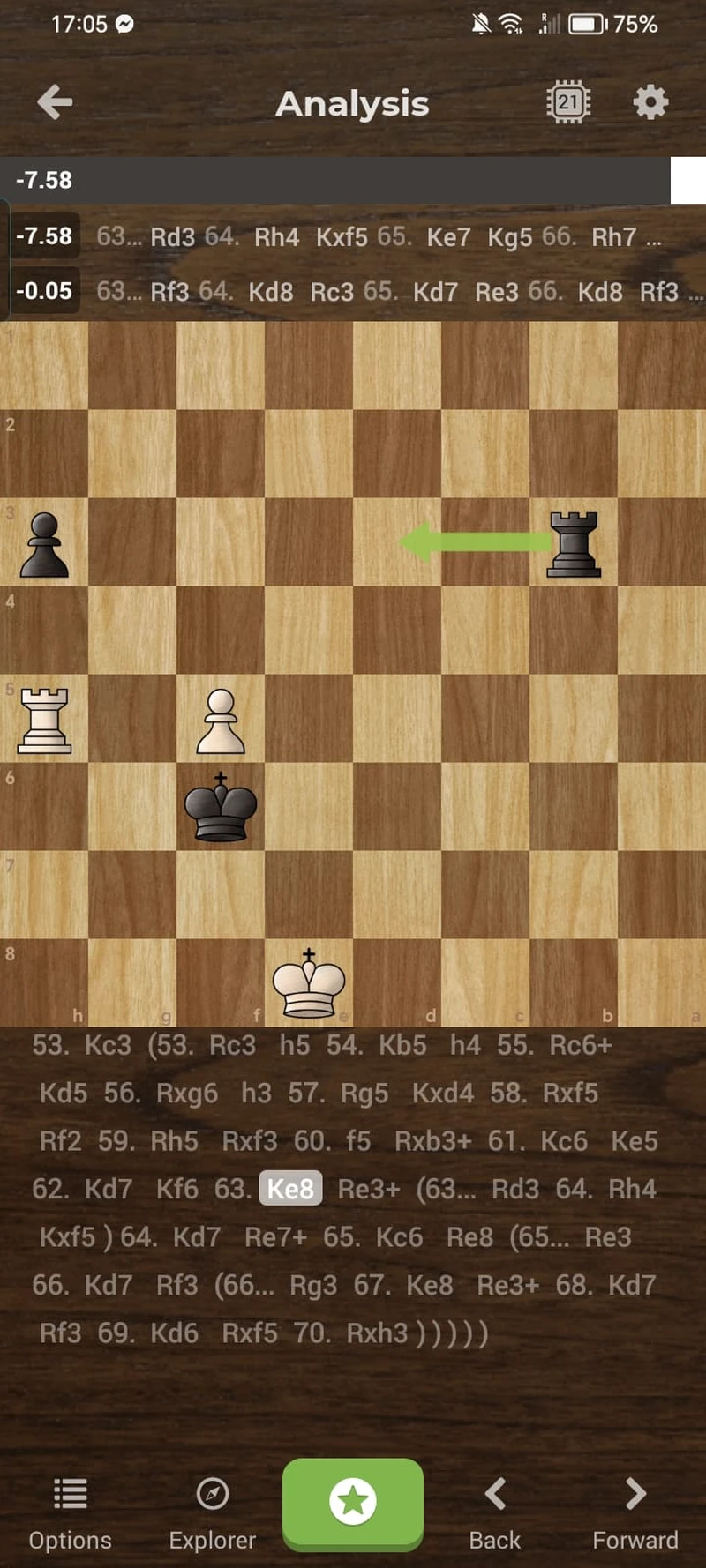This screenshot has height=1568, width=706.
Task: Select the white king on the board
Action: (309, 983)
